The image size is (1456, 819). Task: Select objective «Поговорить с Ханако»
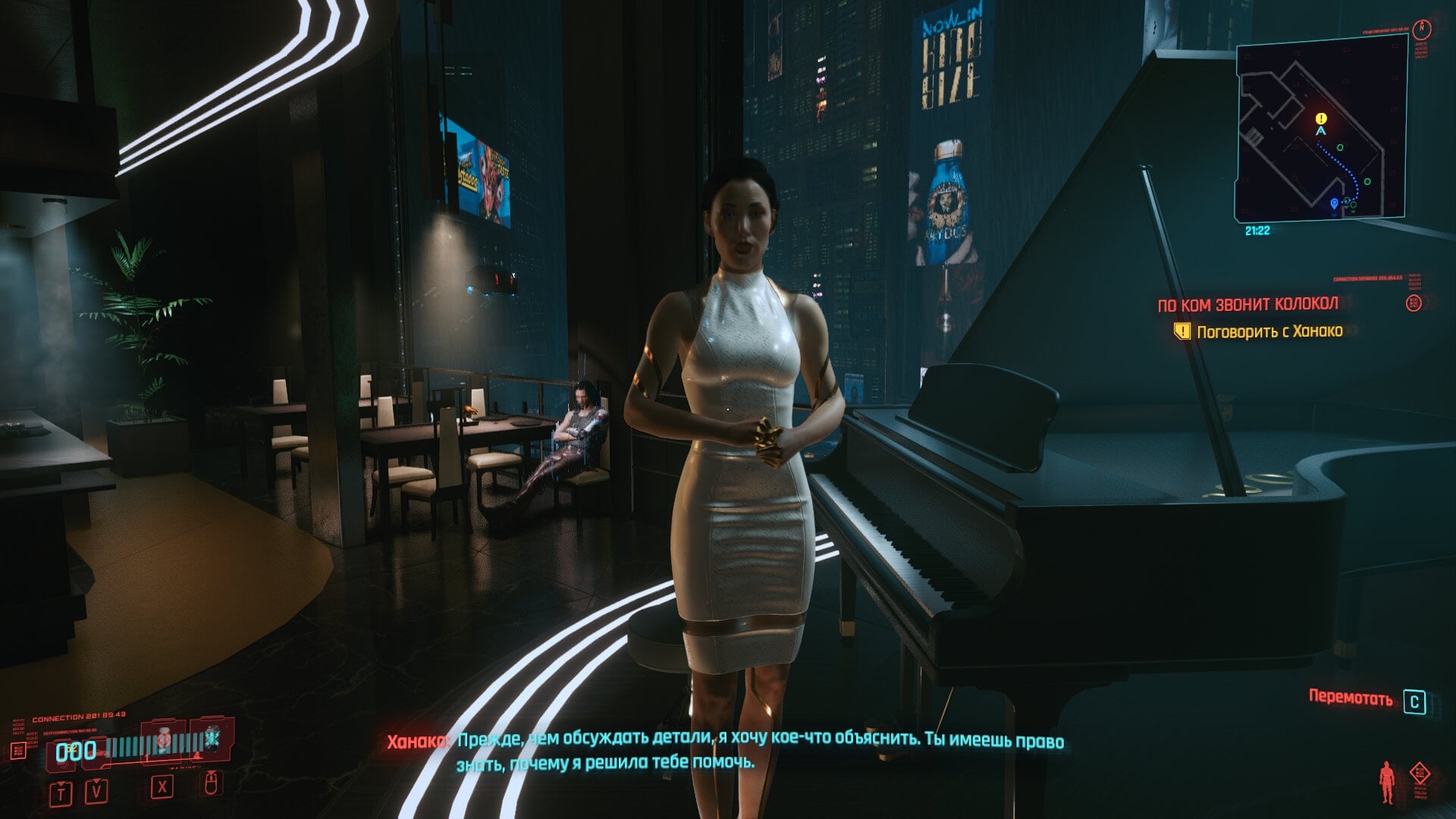click(1269, 331)
